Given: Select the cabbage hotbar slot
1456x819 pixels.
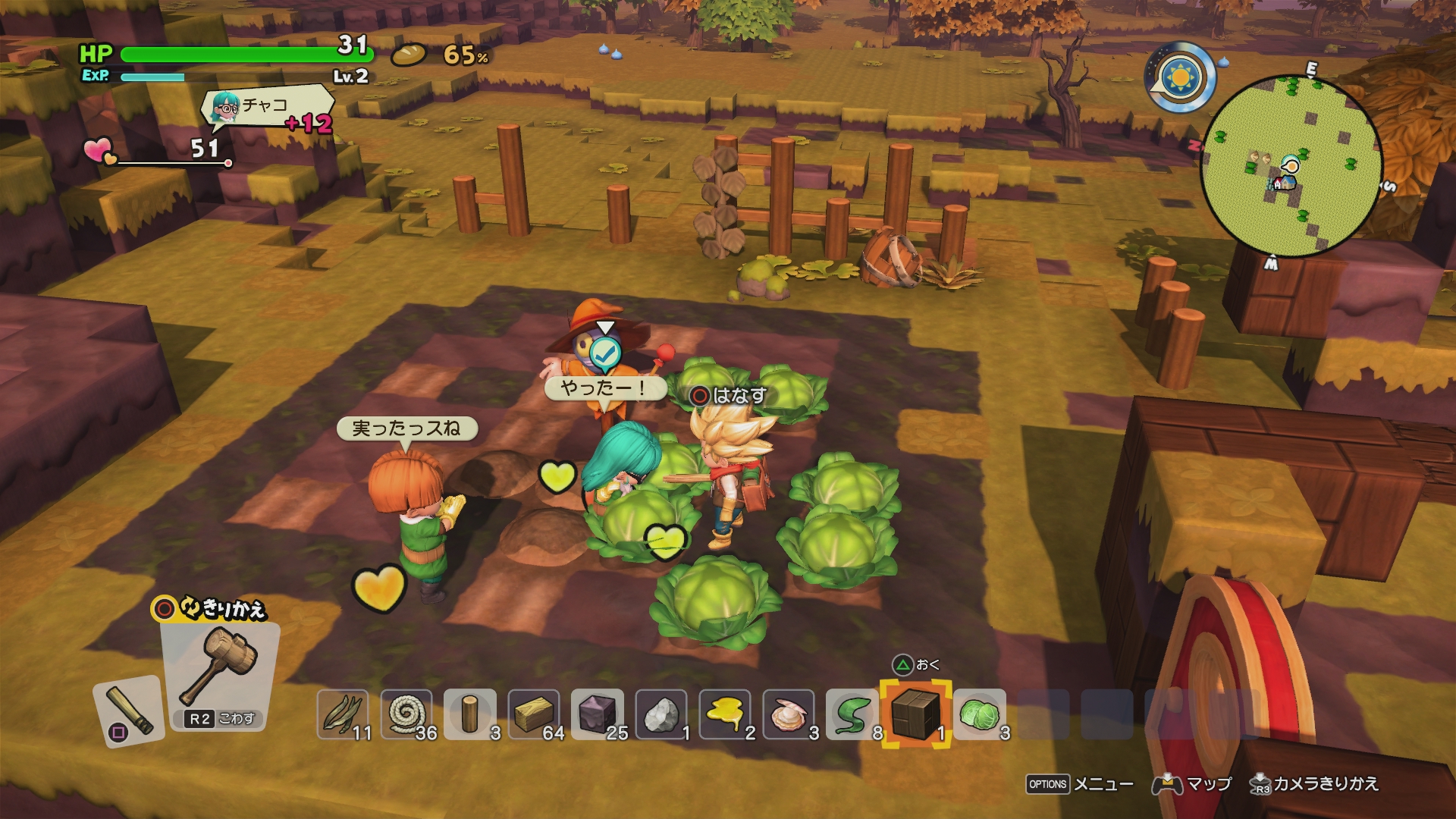Looking at the screenshot, I should pyautogui.click(x=980, y=714).
